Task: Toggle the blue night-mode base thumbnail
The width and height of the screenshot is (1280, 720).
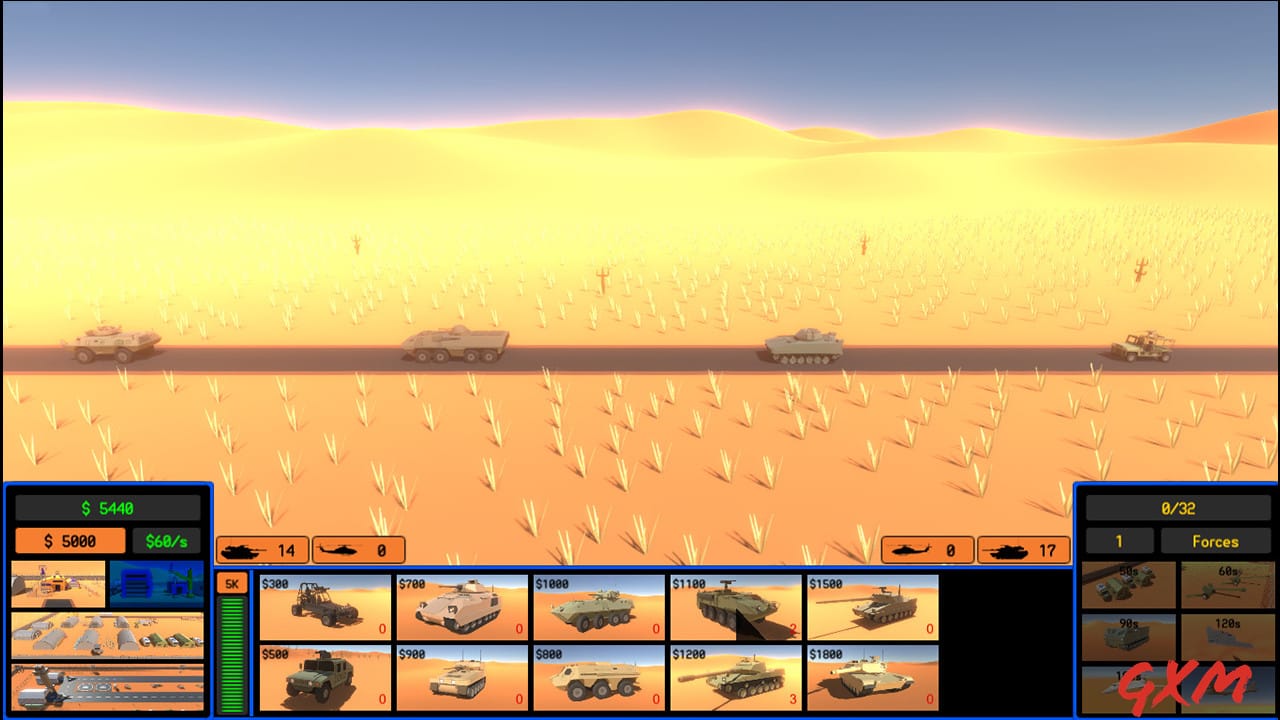Action: pyautogui.click(x=159, y=585)
